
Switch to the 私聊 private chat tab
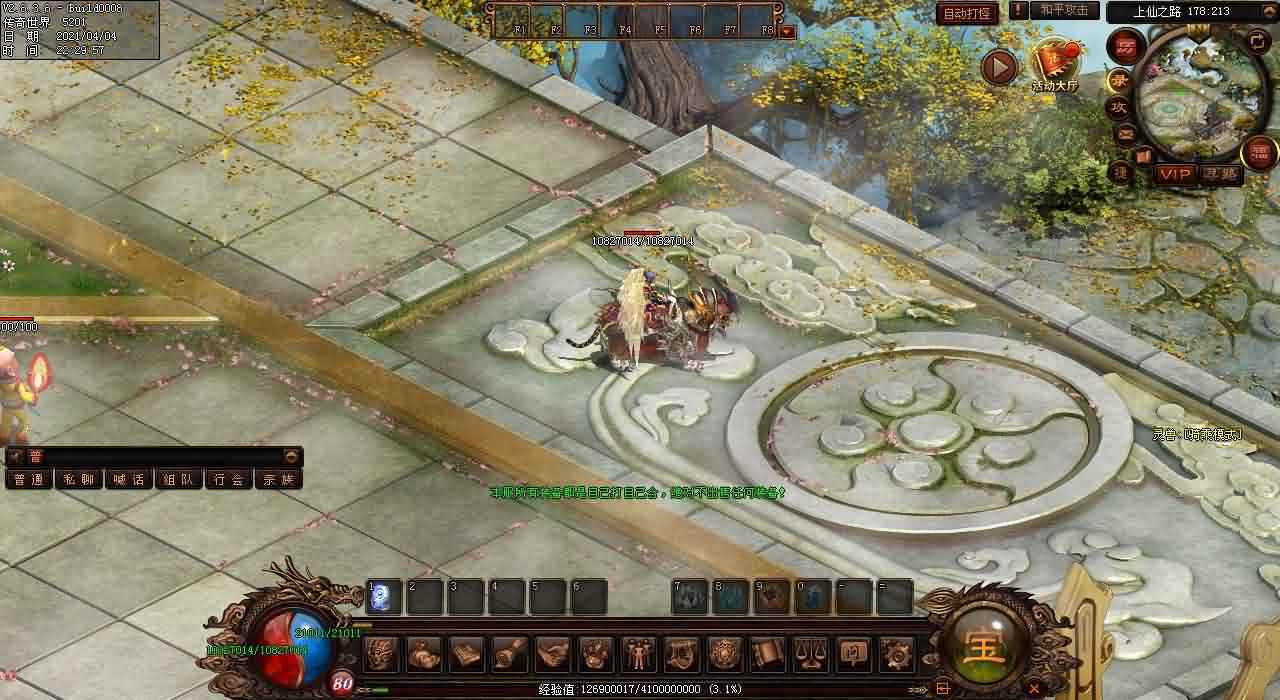click(x=79, y=479)
